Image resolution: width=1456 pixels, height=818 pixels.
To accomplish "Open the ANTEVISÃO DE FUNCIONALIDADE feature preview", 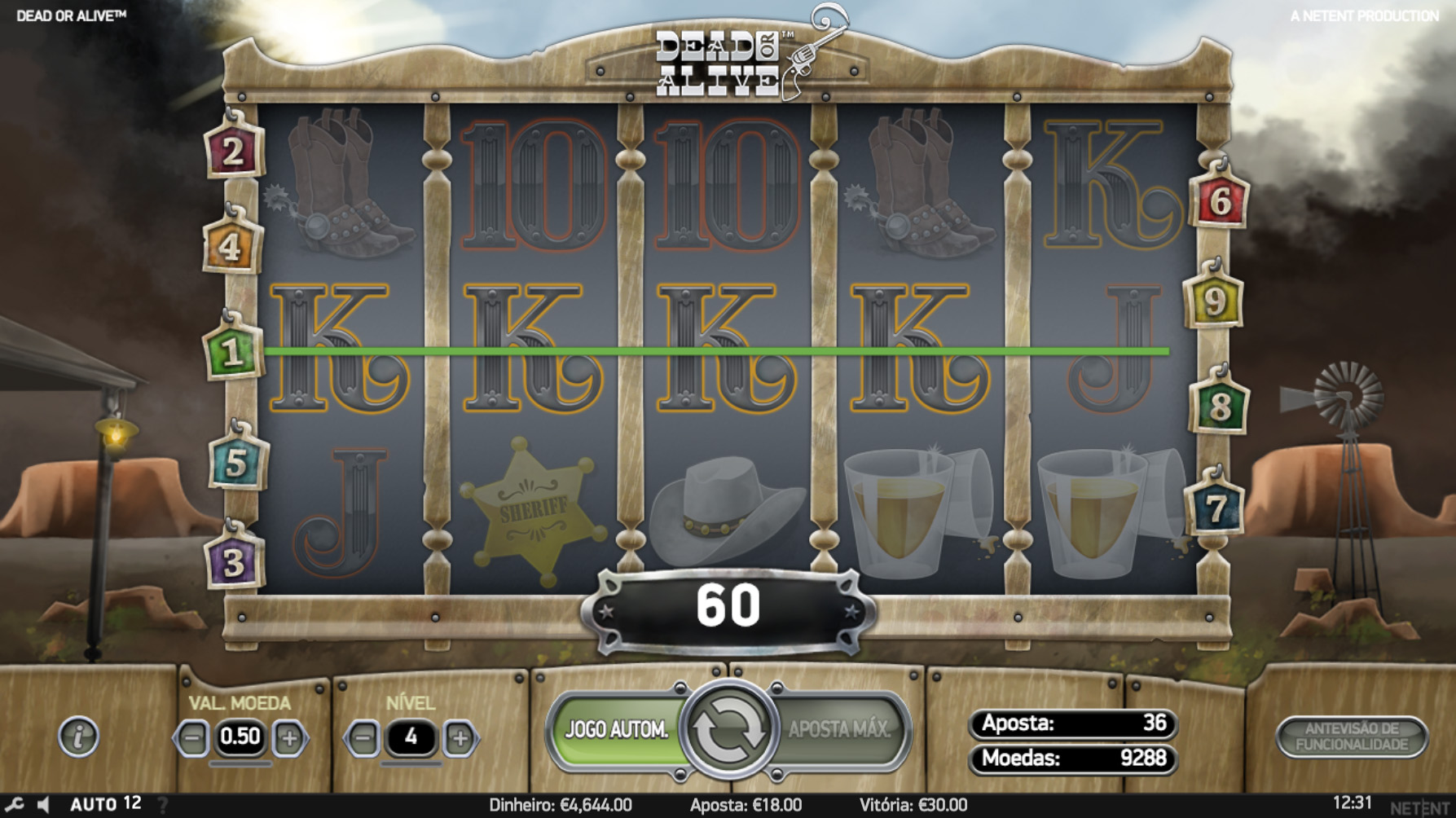I will pos(1352,737).
